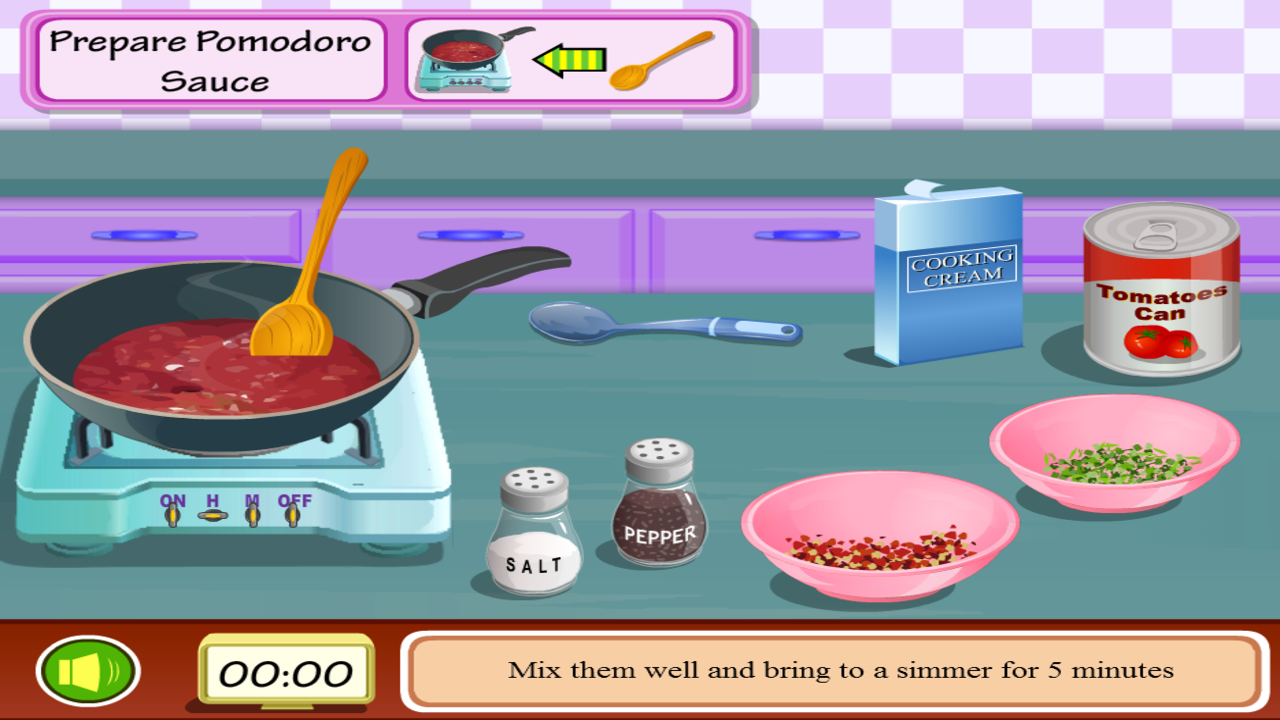Click the pan-on-stove icon in the hint panel
The image size is (1280, 720).
460,55
